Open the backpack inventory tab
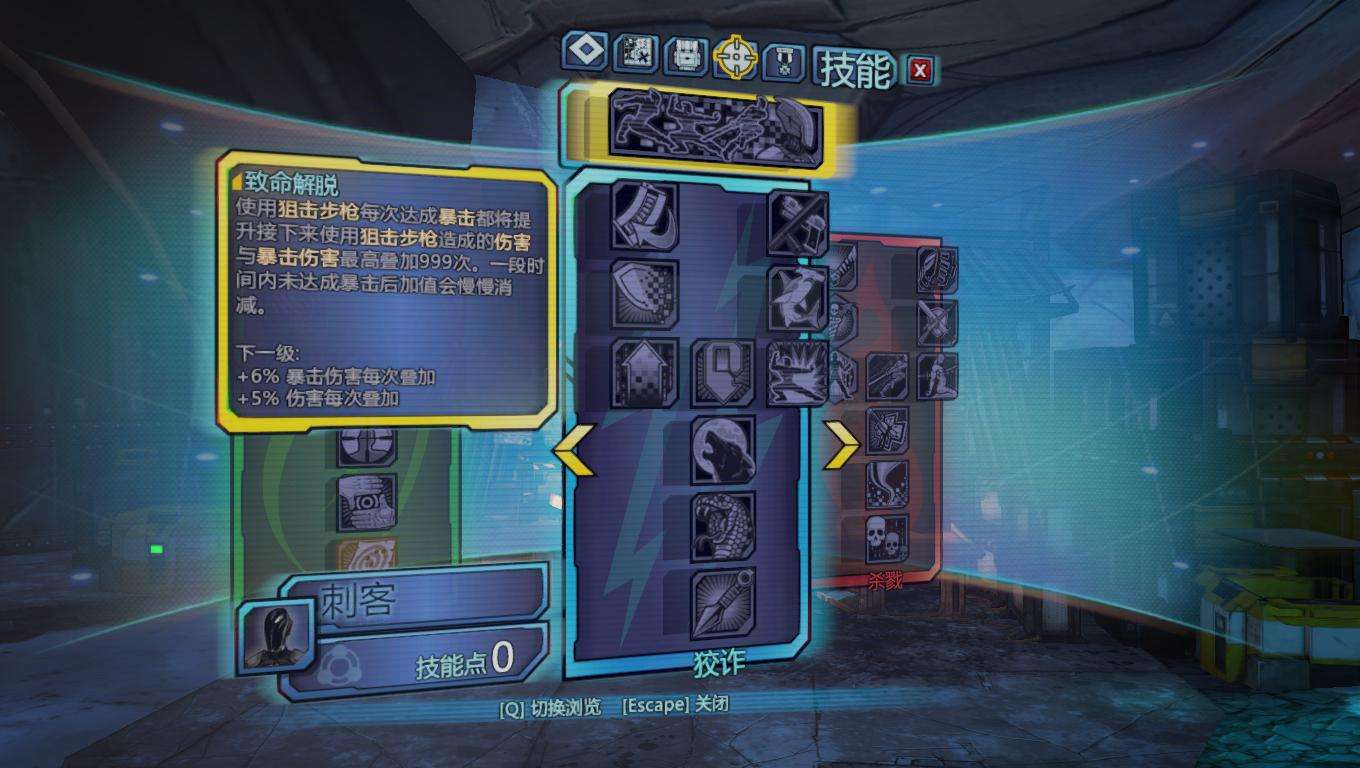Viewport: 1360px width, 768px height. tap(686, 56)
